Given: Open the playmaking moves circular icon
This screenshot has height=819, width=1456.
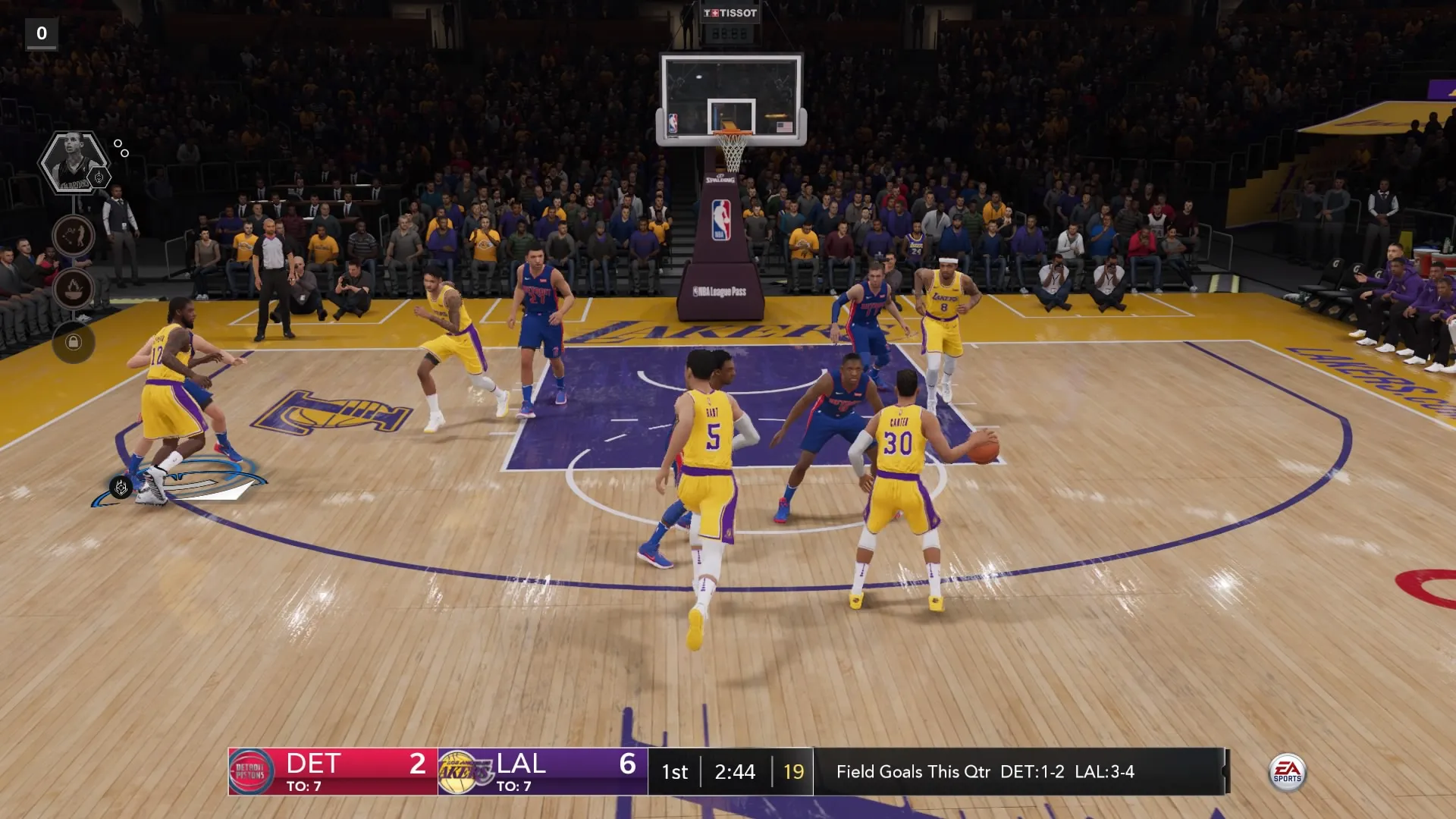Looking at the screenshot, I should (74, 236).
